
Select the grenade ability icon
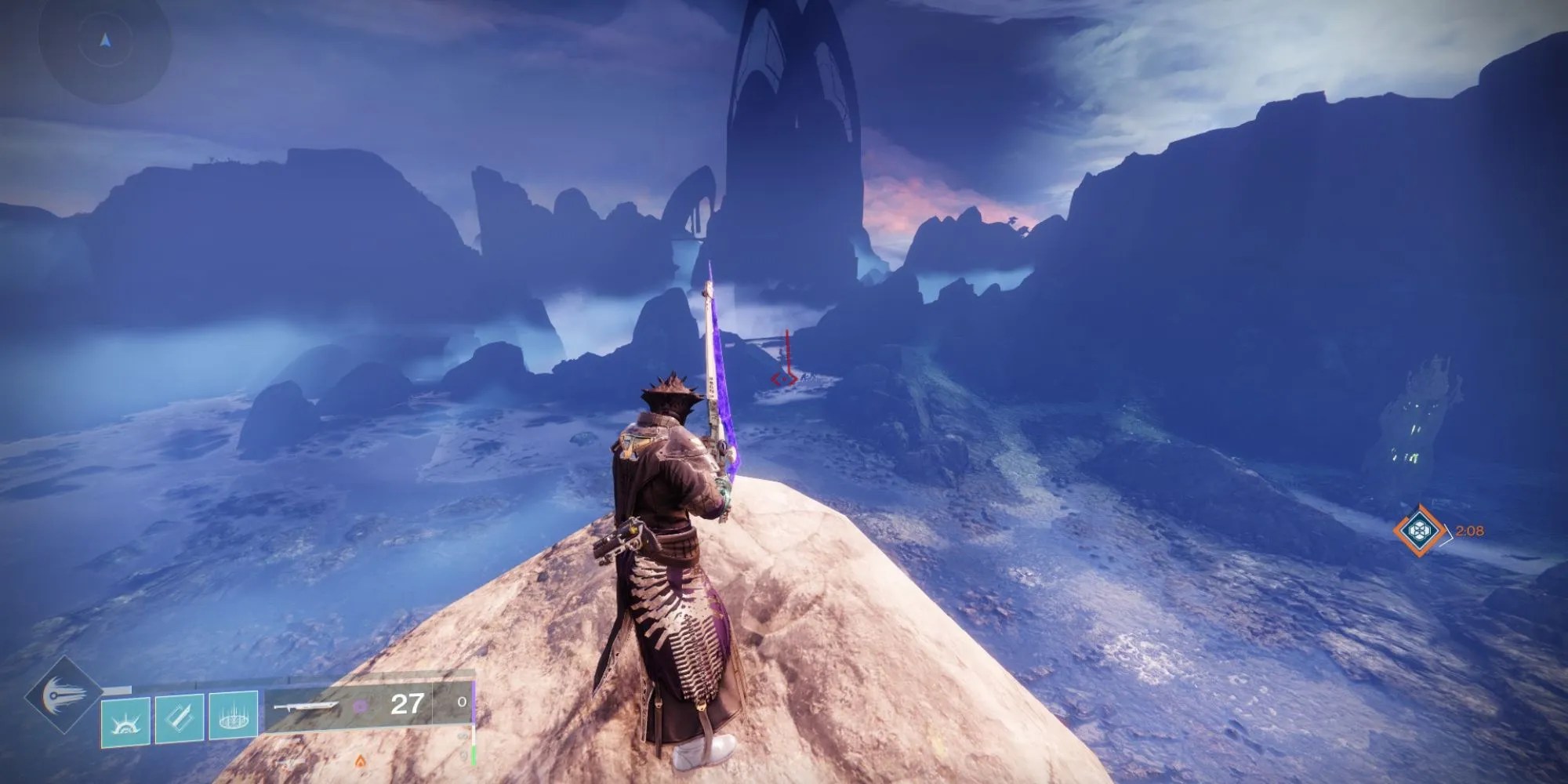126,715
